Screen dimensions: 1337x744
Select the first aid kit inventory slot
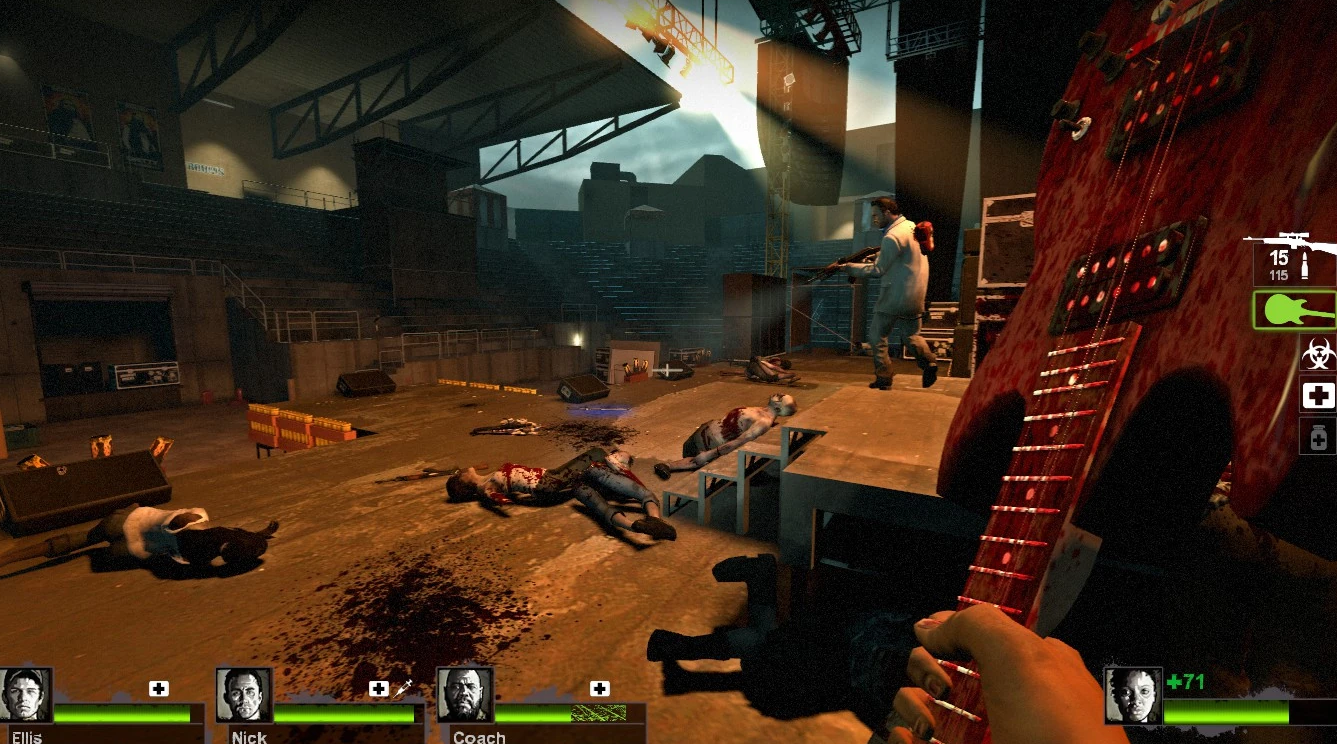1318,396
